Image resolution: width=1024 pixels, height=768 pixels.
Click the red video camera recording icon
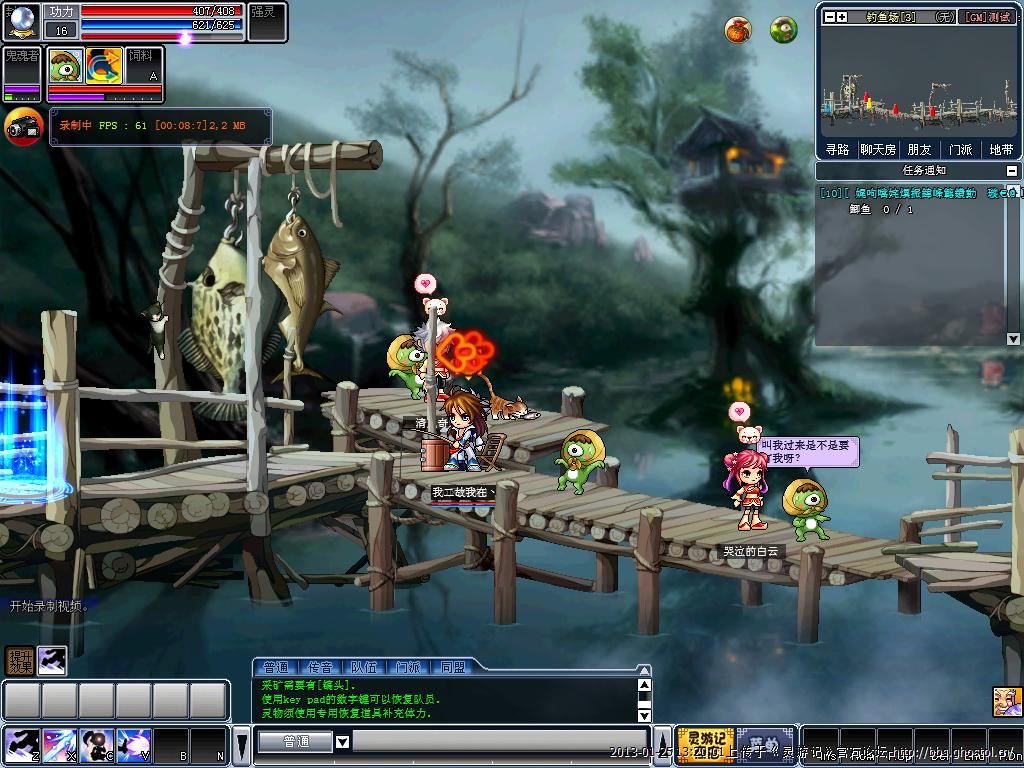coord(23,127)
